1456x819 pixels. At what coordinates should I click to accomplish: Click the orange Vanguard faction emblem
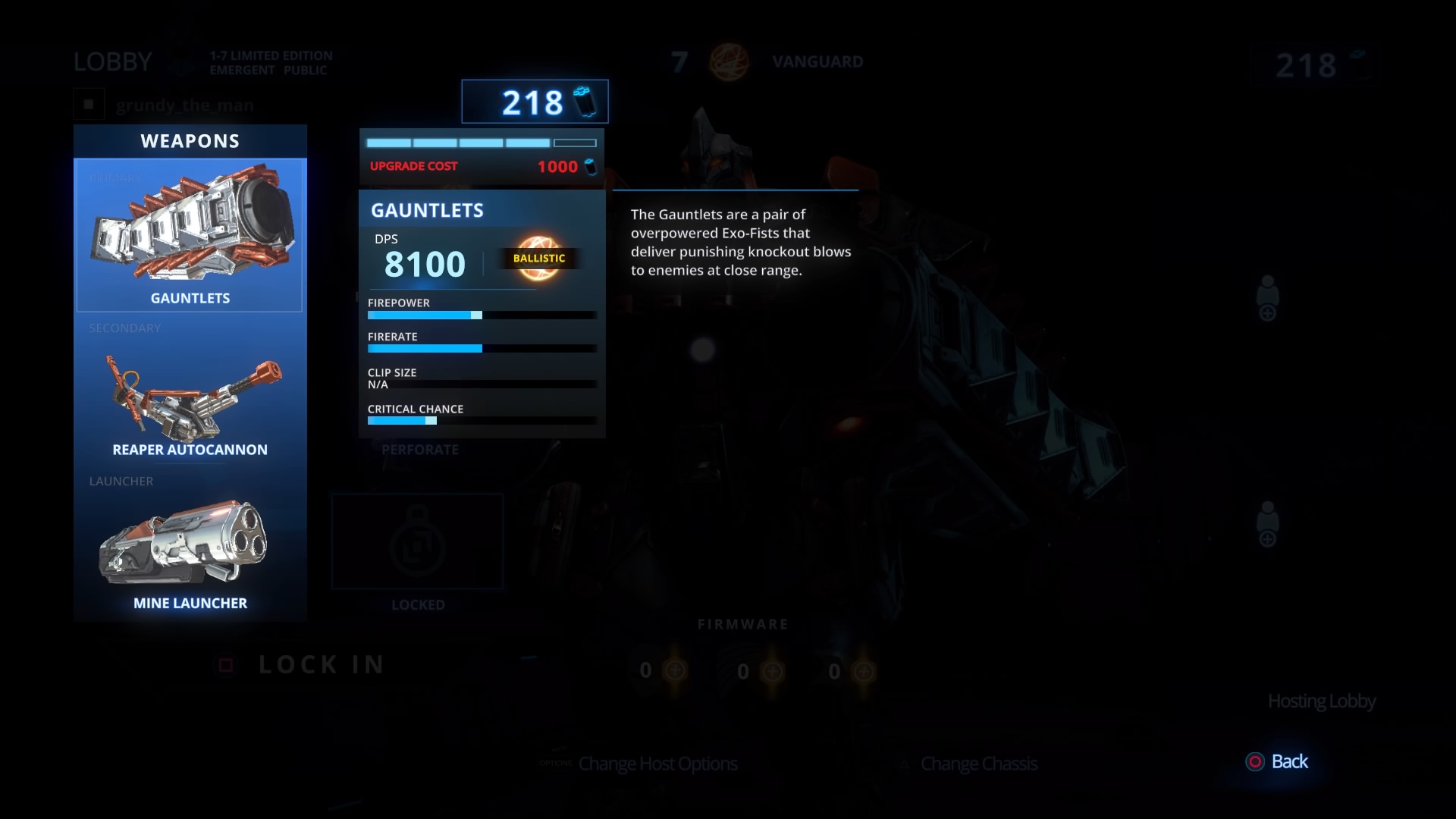pos(730,62)
